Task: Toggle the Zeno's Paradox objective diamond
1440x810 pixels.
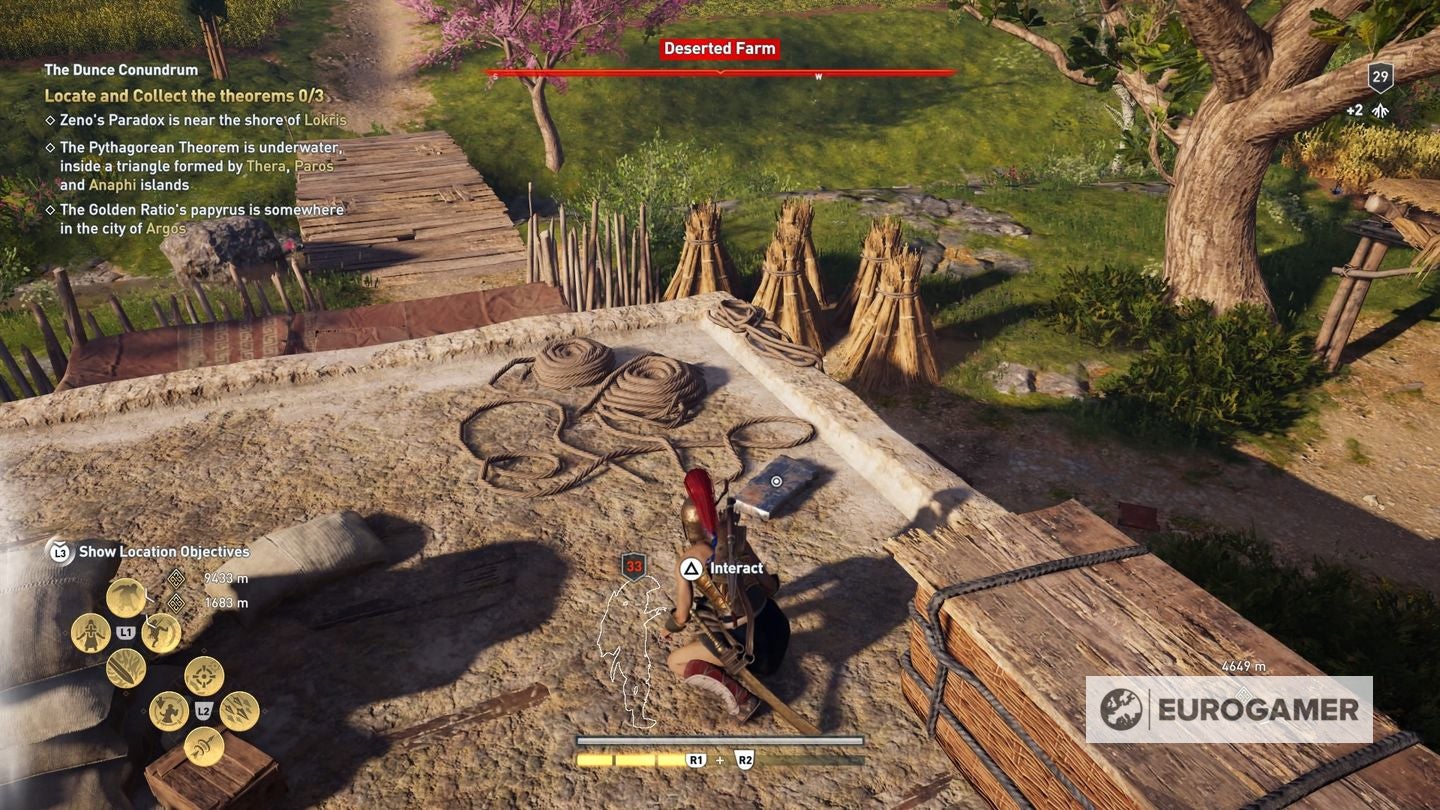Action: point(48,120)
